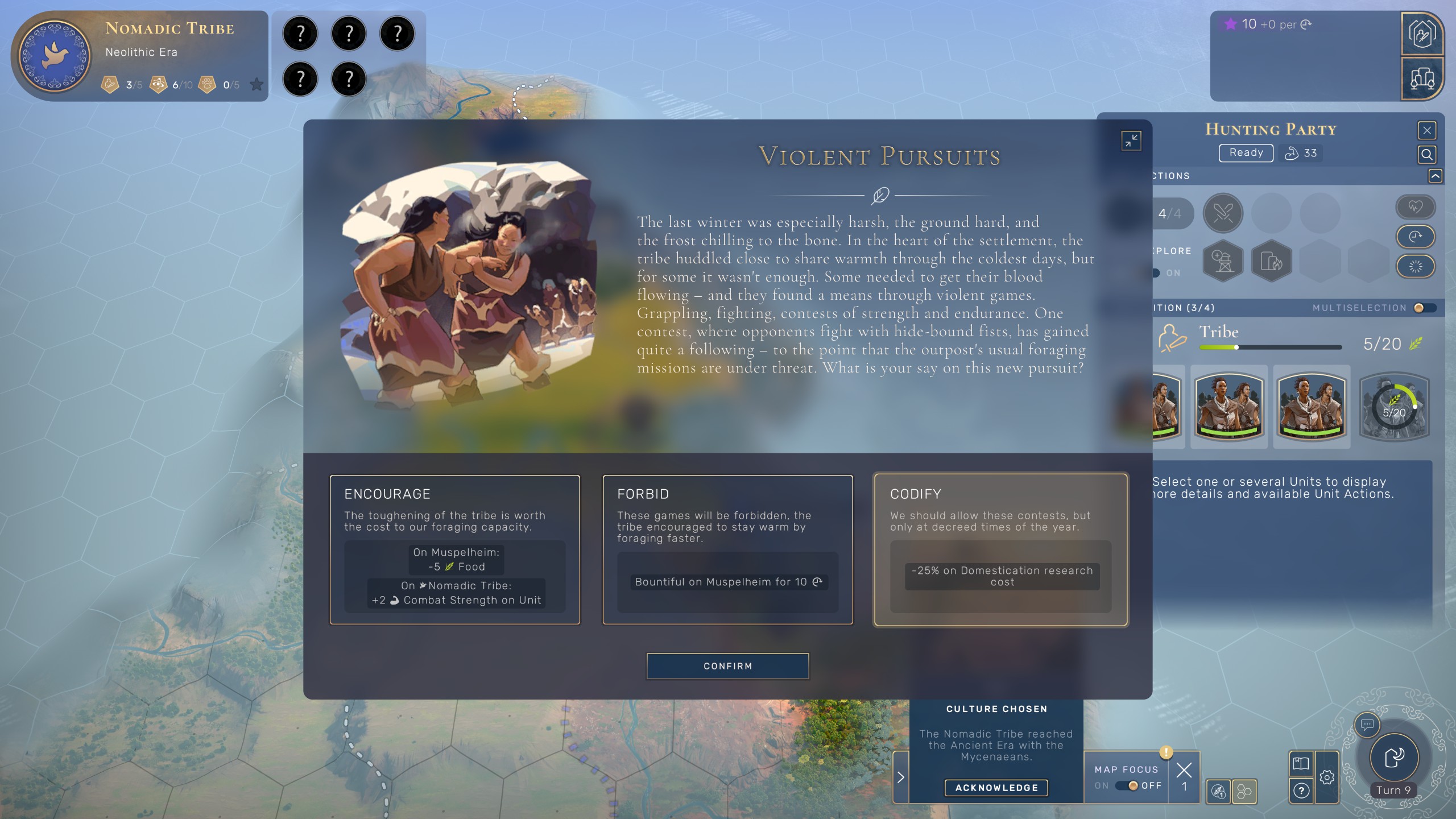Collapse the Hunting Party actions section
Screen dimensions: 1456x819
1435,176
